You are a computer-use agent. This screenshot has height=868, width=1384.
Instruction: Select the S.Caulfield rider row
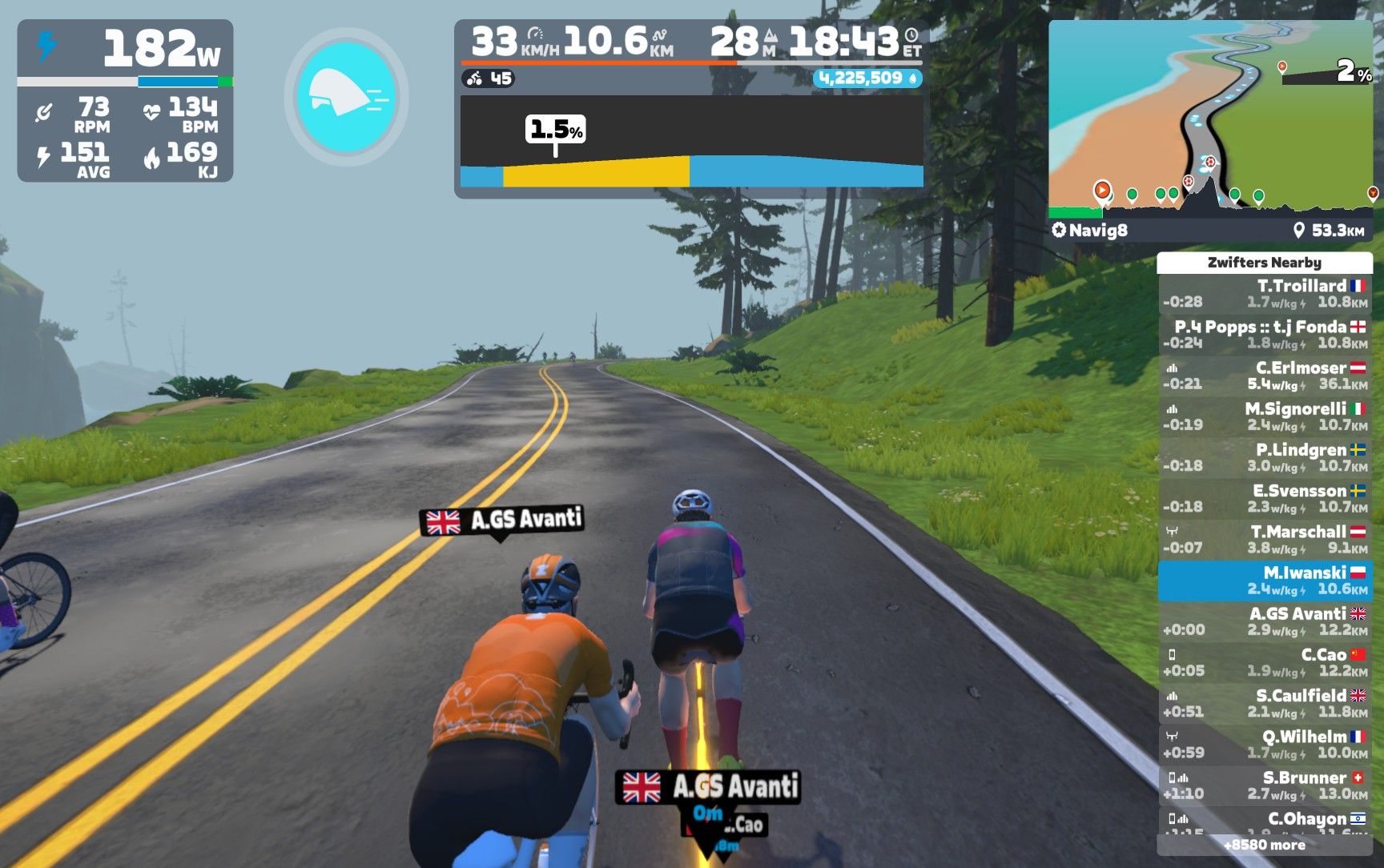click(1265, 703)
